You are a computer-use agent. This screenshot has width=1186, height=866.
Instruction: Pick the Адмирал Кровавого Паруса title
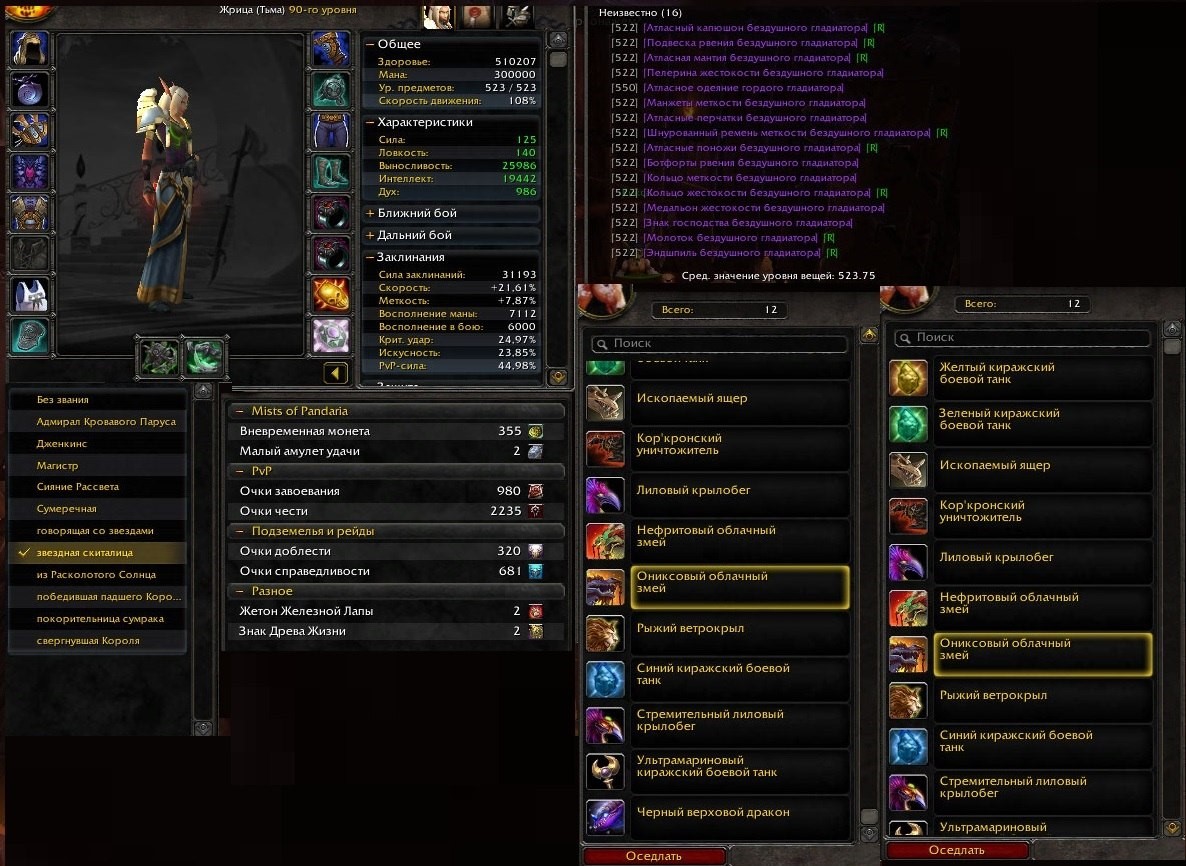[x=106, y=422]
